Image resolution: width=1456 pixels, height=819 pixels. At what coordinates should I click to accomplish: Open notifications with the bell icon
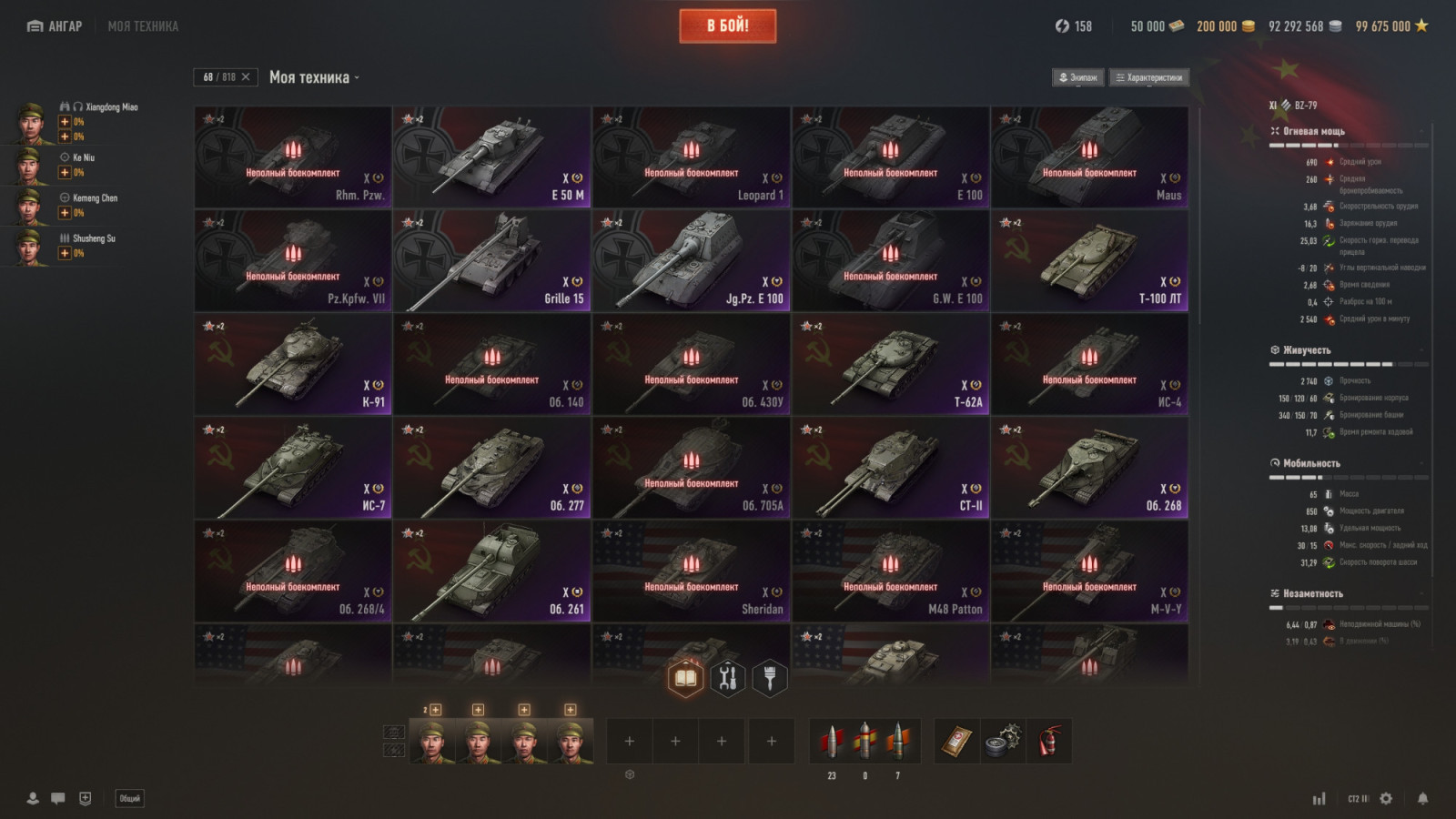point(1422,798)
